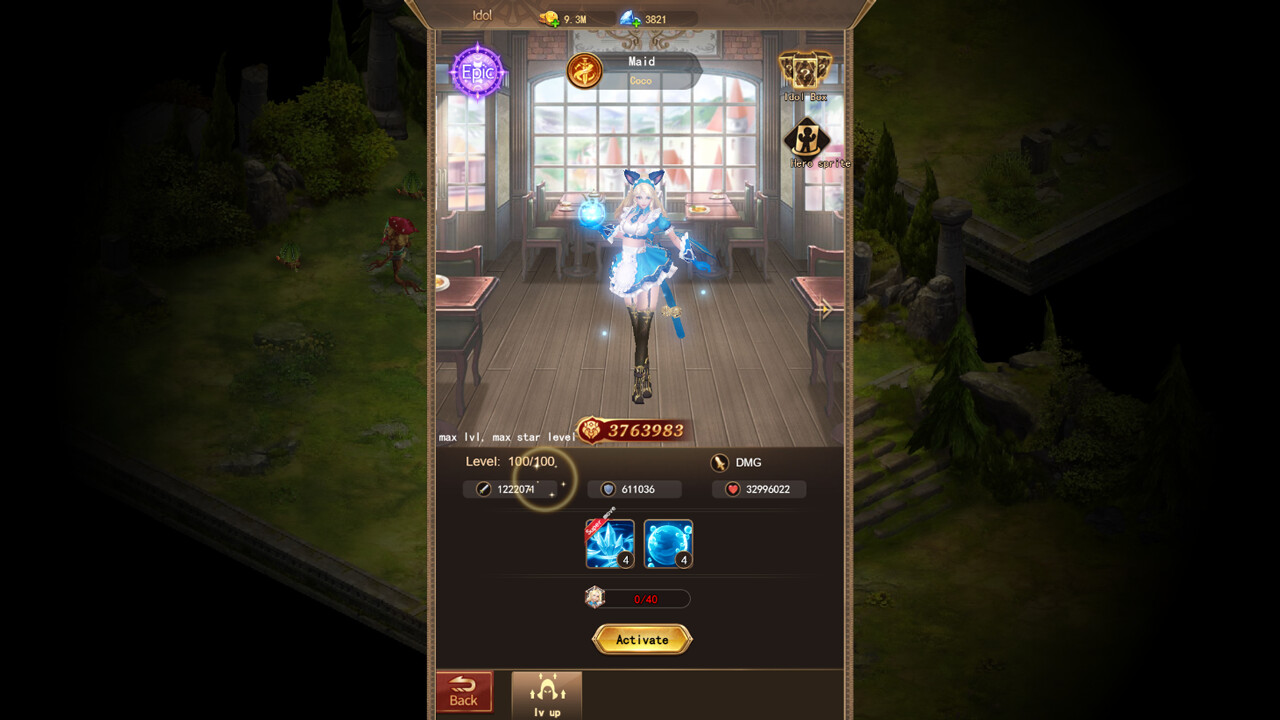Click the Hero sprite icon
The image size is (1280, 720).
click(x=805, y=138)
